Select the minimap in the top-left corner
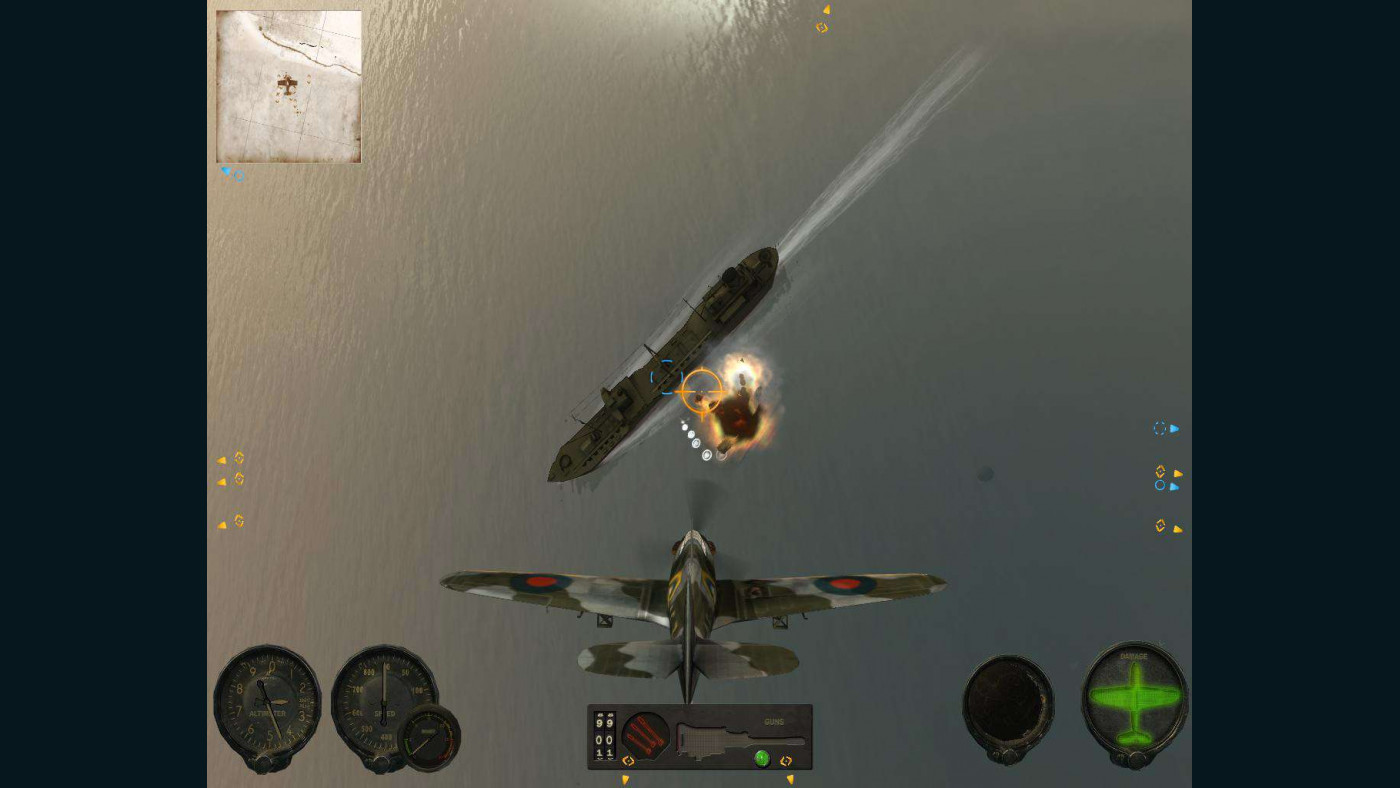This screenshot has width=1400, height=788. click(288, 86)
